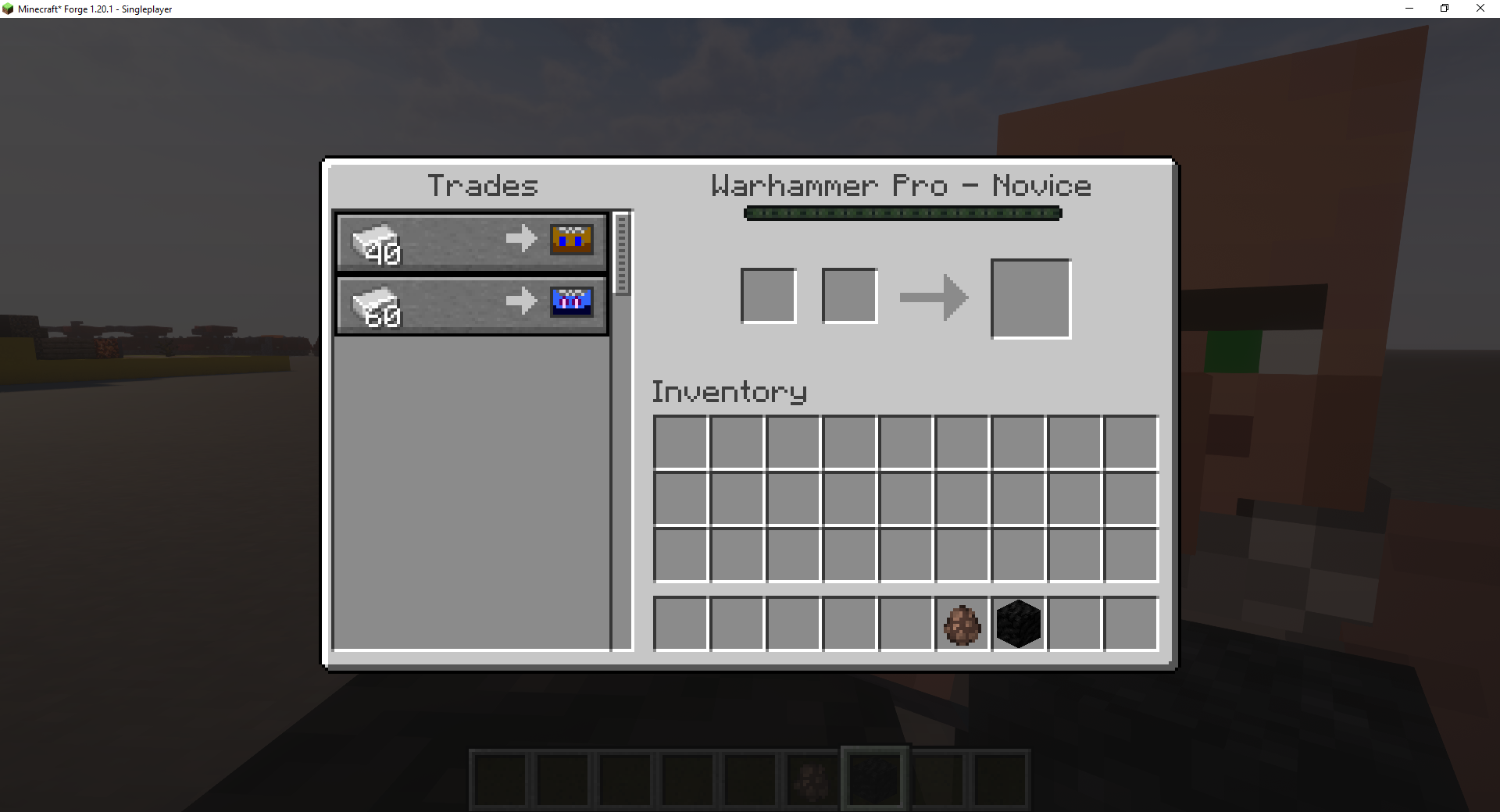Click the arrow in the first trade row
Screen dimensions: 1500x812
click(x=522, y=240)
